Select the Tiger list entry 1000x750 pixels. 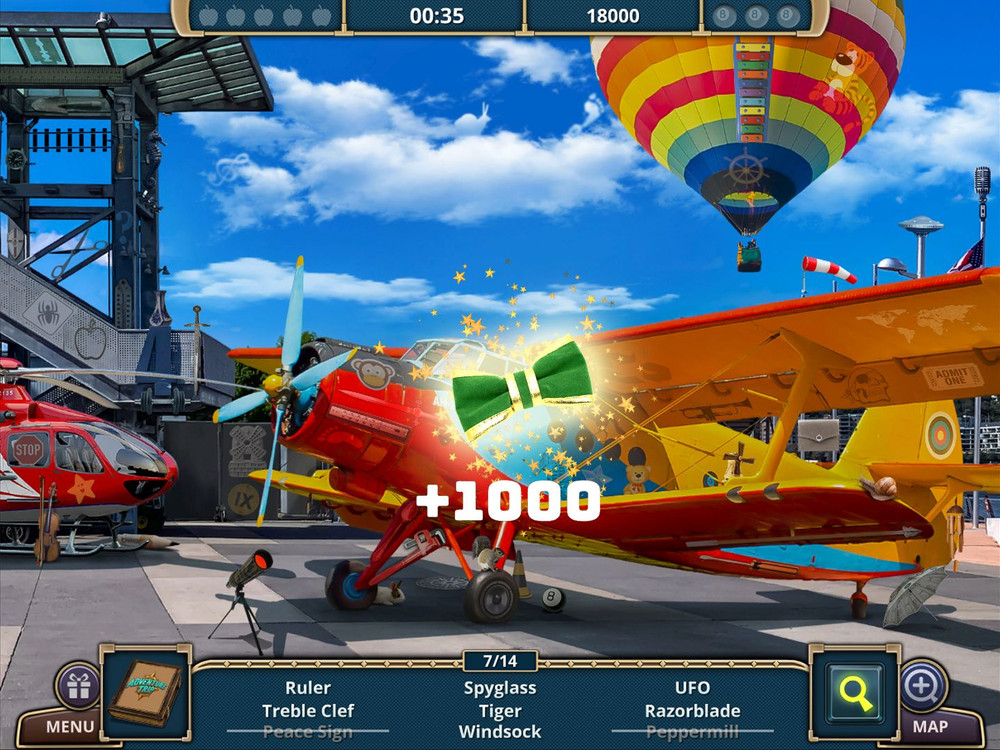tap(500, 711)
